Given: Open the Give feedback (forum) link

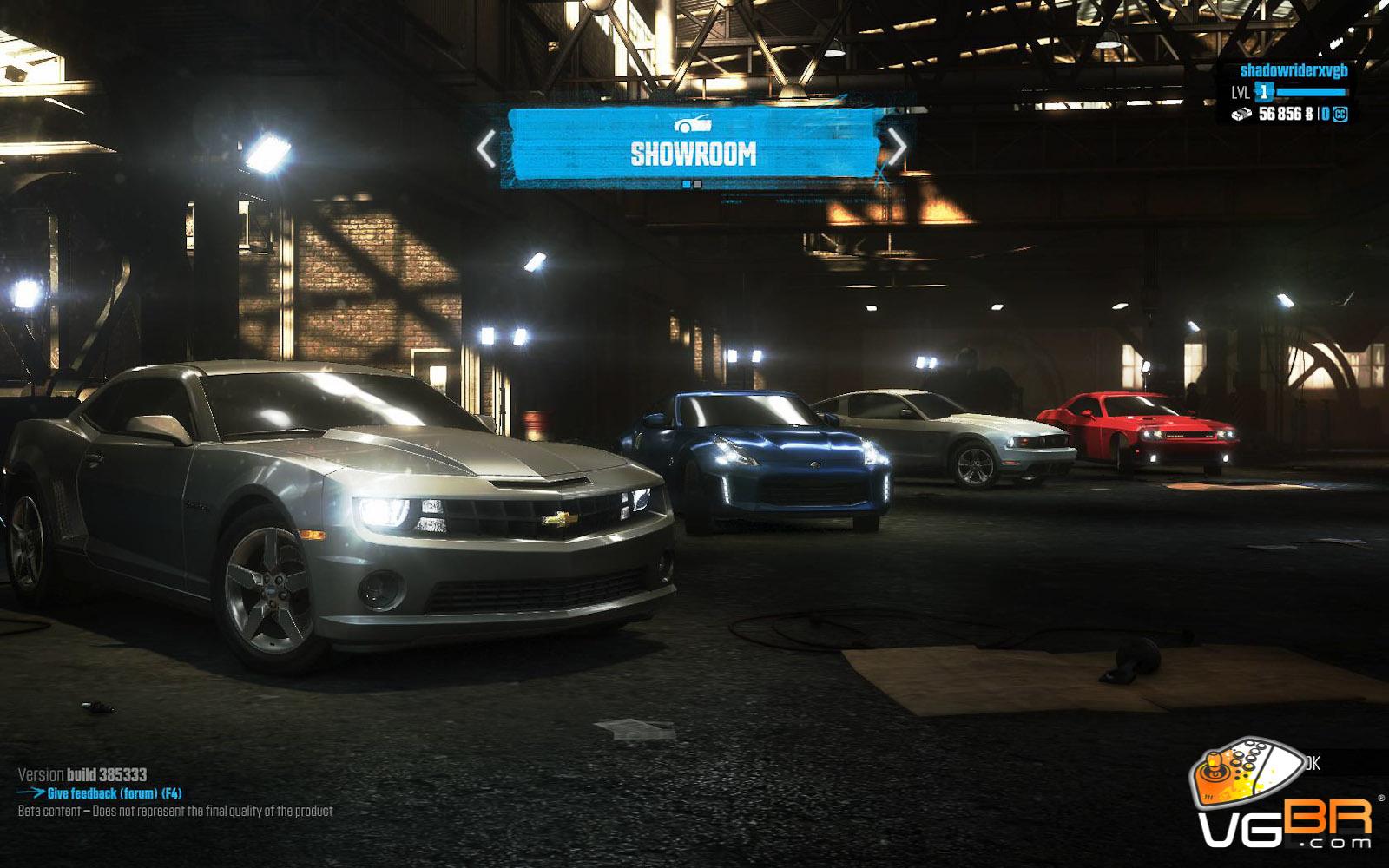Looking at the screenshot, I should pos(114,793).
